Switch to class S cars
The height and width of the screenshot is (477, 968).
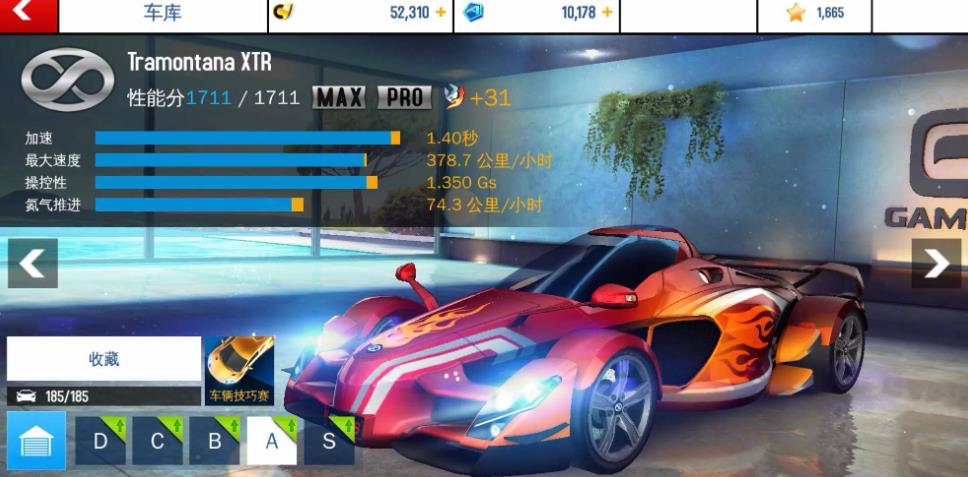point(329,441)
